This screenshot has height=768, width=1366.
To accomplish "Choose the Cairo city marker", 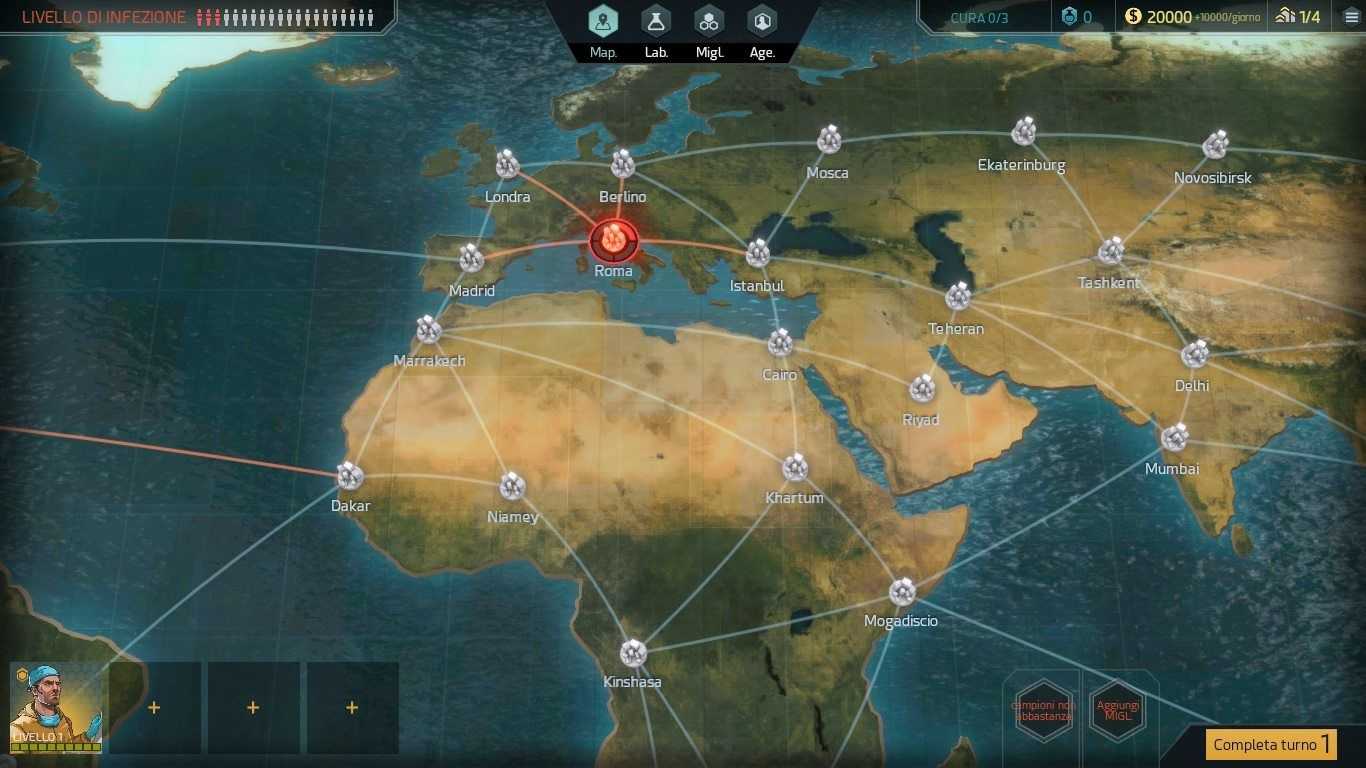I will tap(780, 344).
